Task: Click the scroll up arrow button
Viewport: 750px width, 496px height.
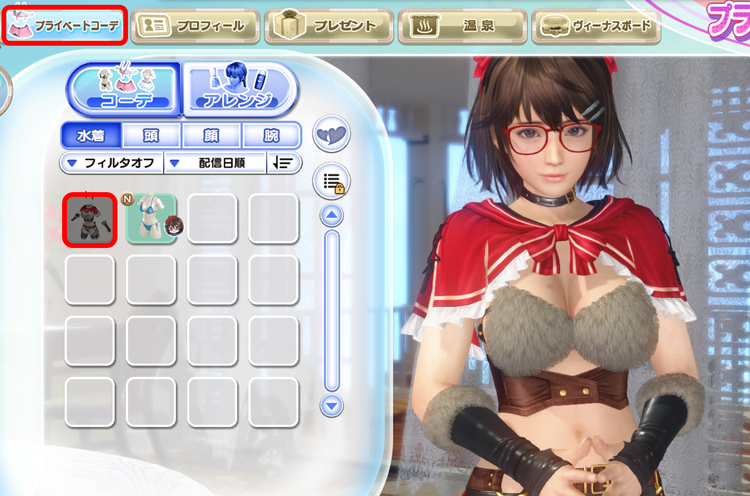Action: 332,215
